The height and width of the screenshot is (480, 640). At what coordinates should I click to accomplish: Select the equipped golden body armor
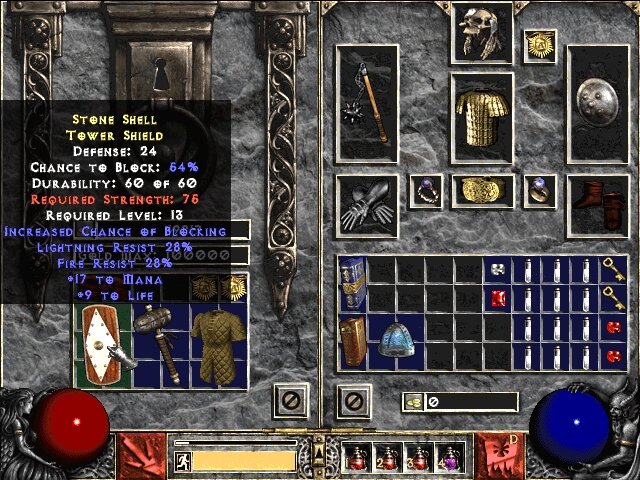(481, 119)
